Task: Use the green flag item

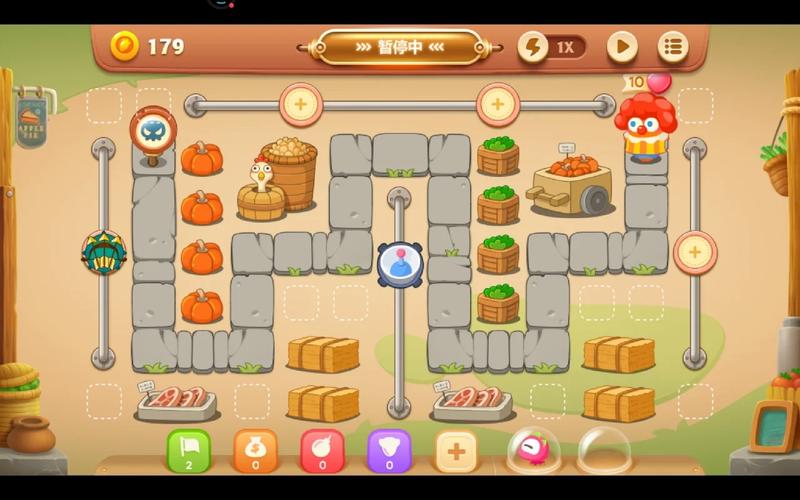Action: tap(189, 451)
